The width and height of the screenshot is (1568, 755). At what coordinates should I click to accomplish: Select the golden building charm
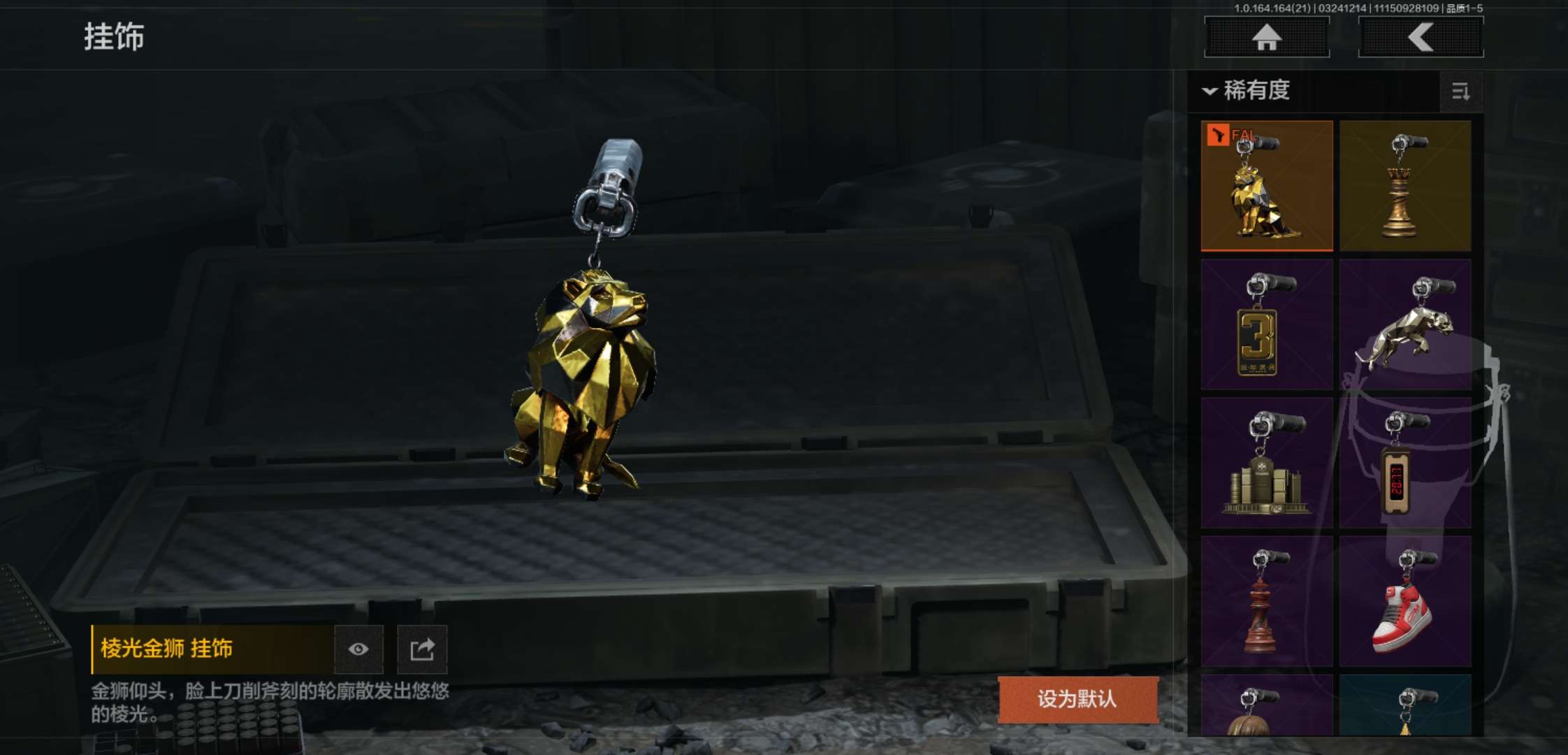[1266, 463]
